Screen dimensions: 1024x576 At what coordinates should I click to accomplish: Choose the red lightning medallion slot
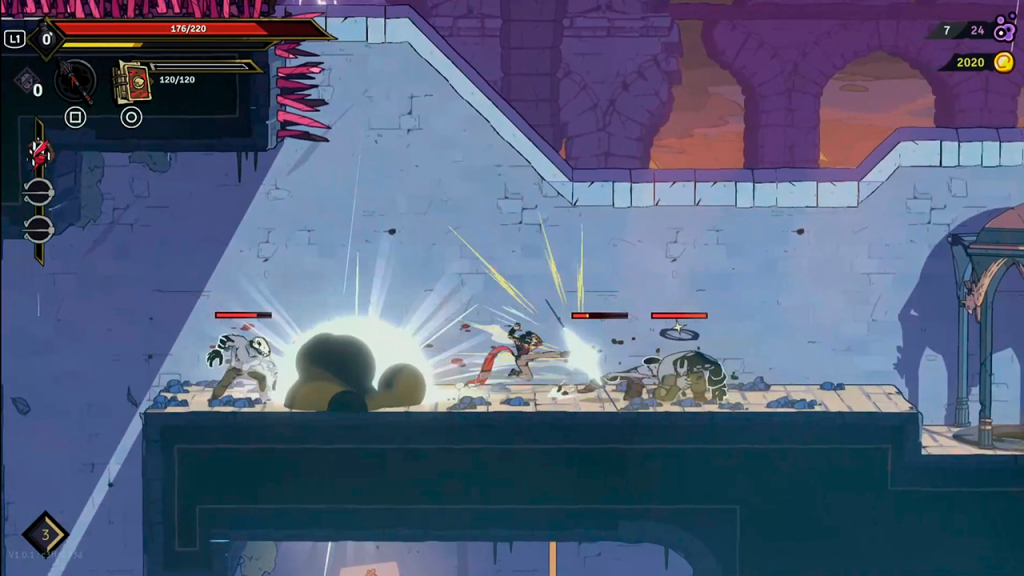click(x=39, y=154)
